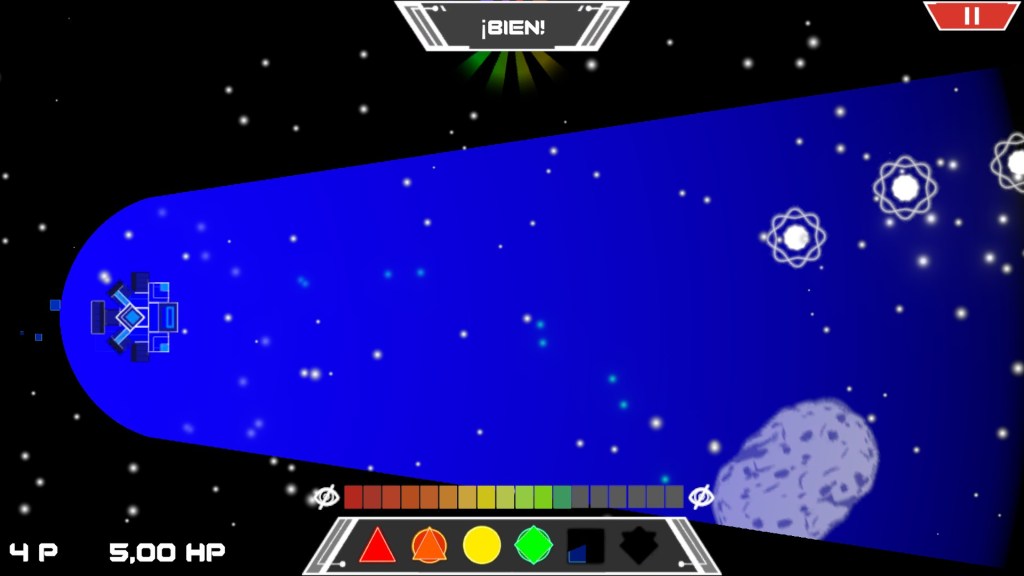The width and height of the screenshot is (1024, 576).
Task: Select the black square with blue corner
Action: coord(586,546)
